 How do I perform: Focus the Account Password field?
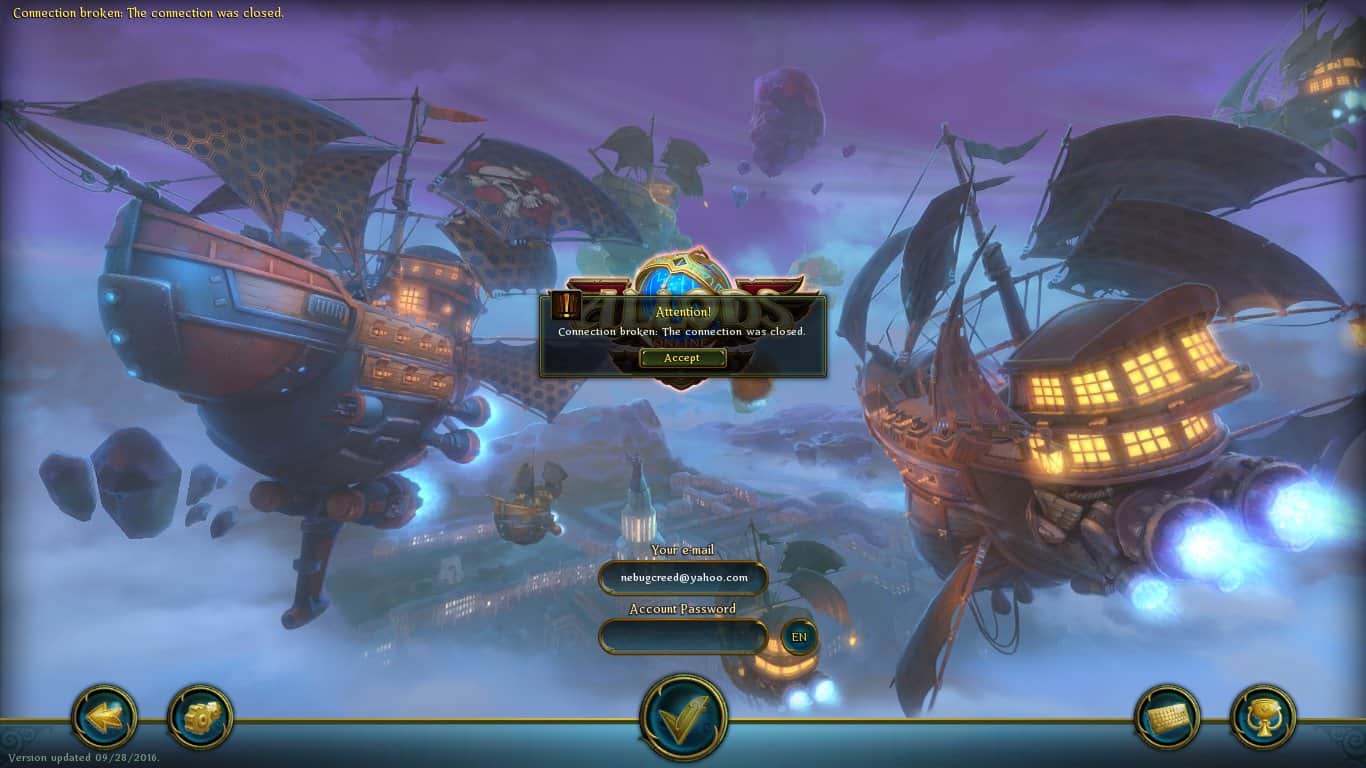(683, 637)
